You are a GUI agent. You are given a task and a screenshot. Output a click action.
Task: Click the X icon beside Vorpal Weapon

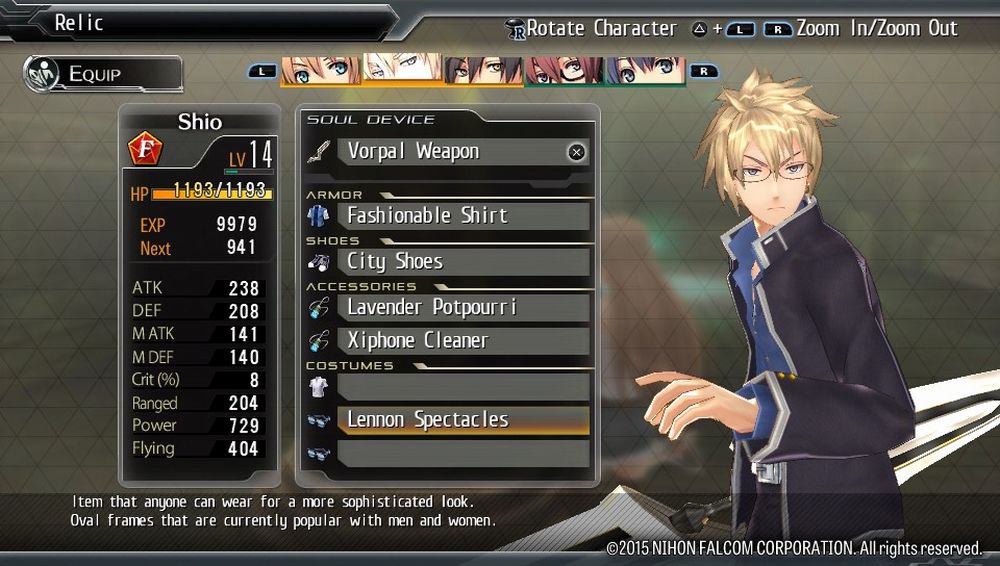click(576, 153)
